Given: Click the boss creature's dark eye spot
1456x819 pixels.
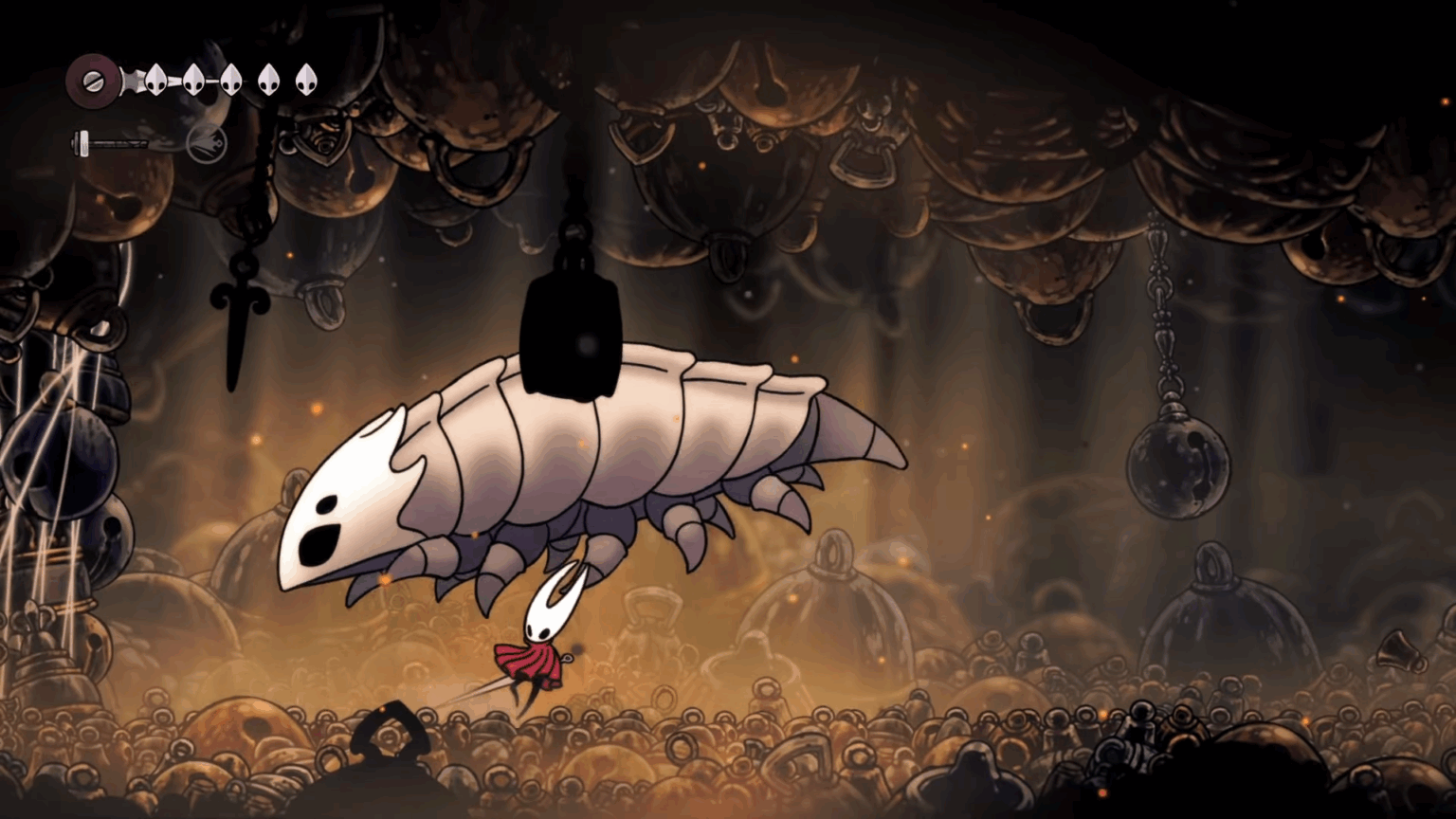Looking at the screenshot, I should pyautogui.click(x=318, y=545).
